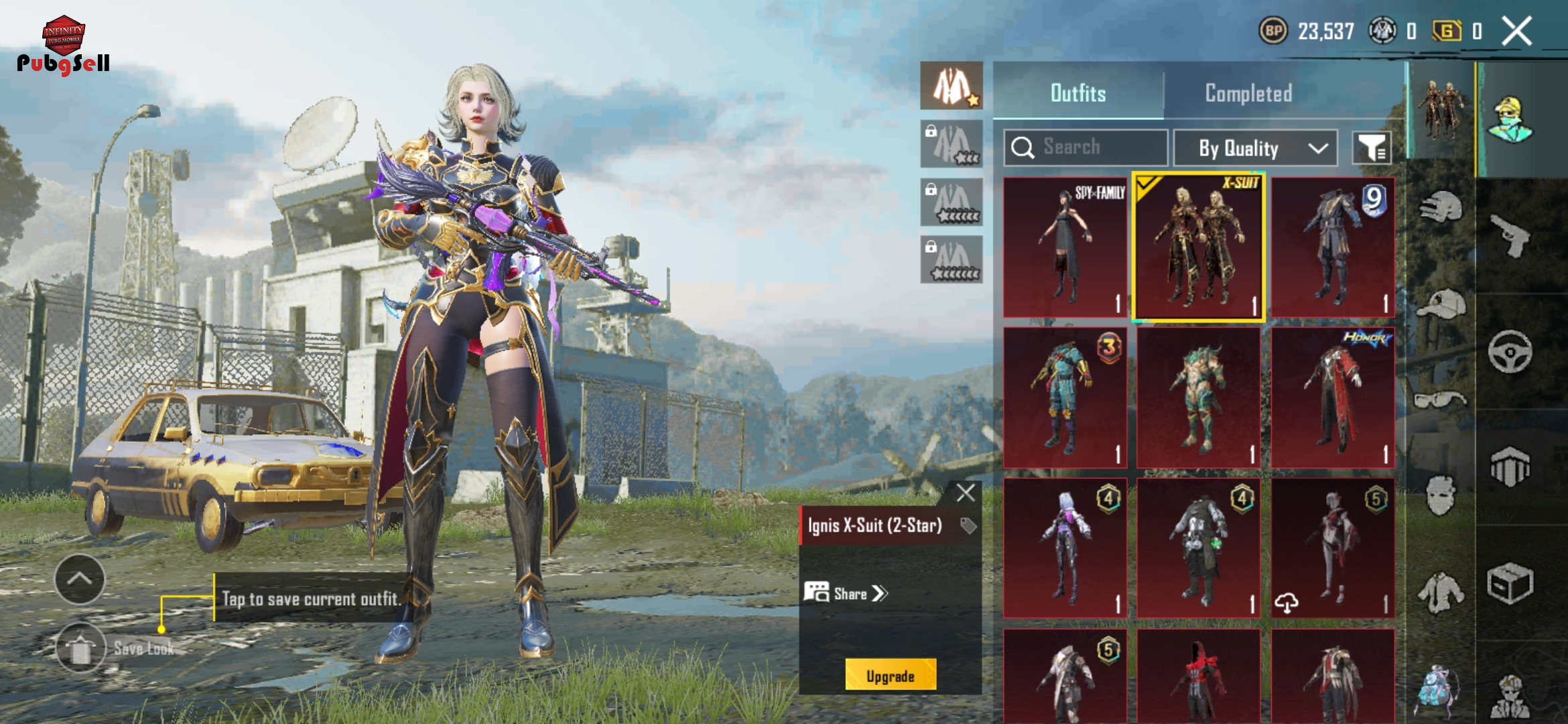The width and height of the screenshot is (1568, 724).
Task: Upgrade the Ignis X-Suit
Action: click(890, 675)
